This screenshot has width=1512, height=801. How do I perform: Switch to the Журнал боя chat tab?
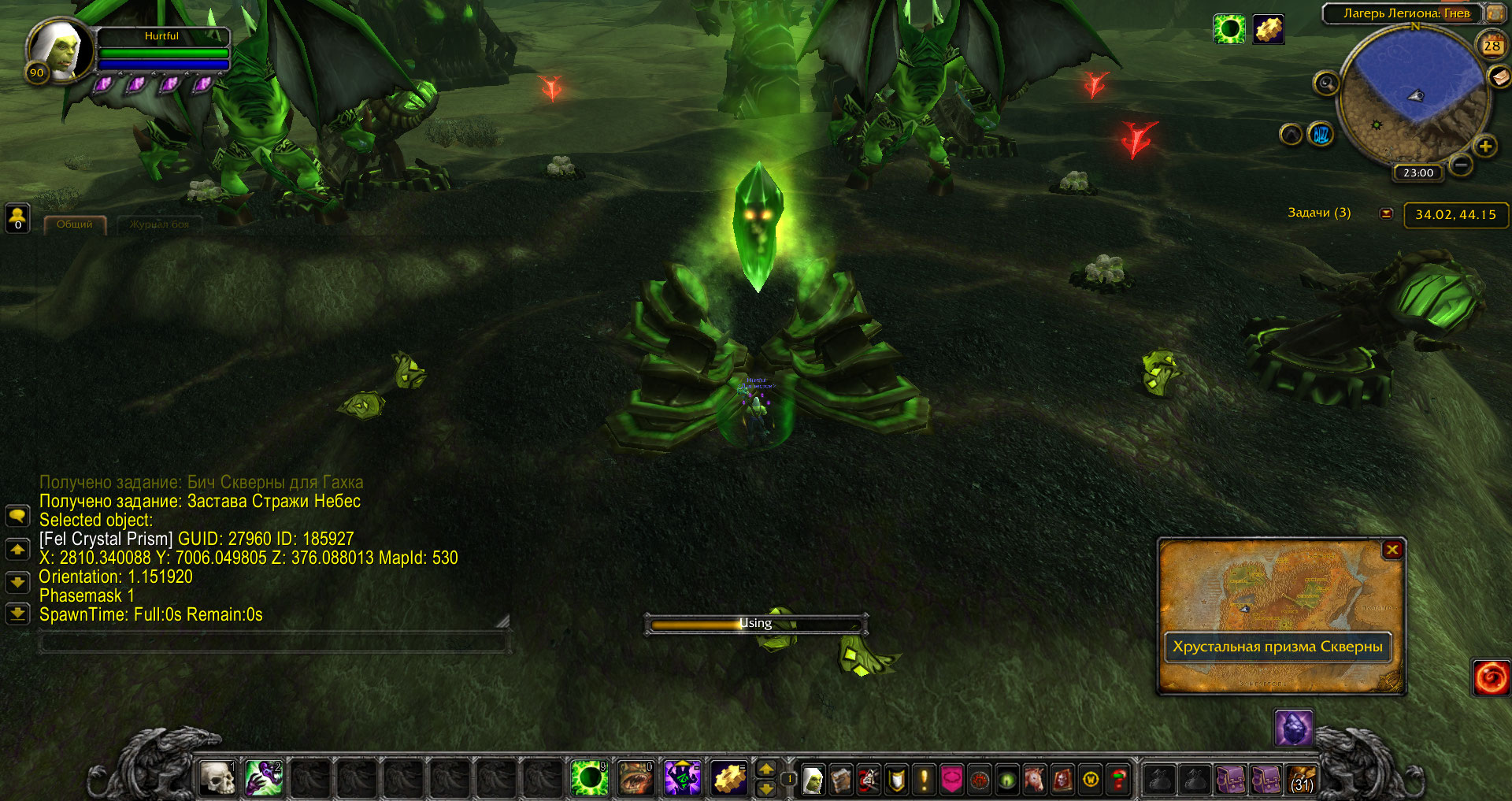(159, 224)
